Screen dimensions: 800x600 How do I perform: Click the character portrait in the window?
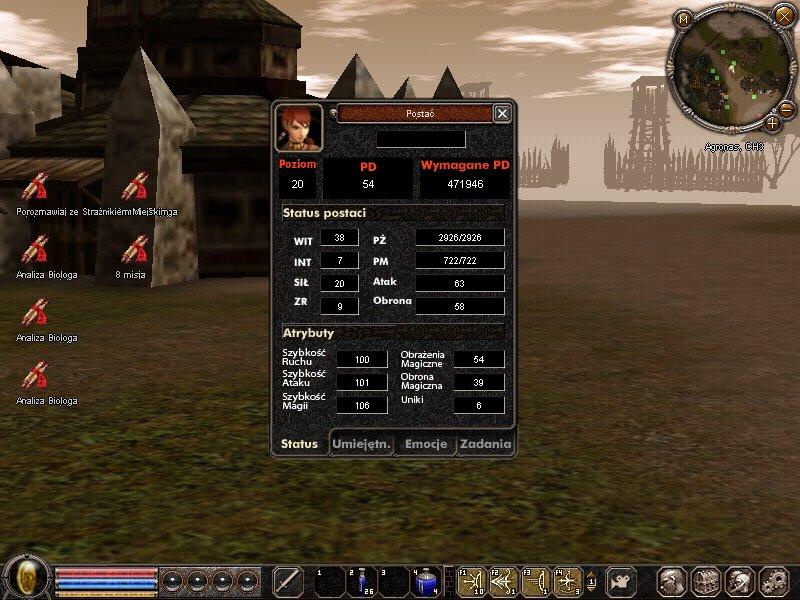point(298,127)
